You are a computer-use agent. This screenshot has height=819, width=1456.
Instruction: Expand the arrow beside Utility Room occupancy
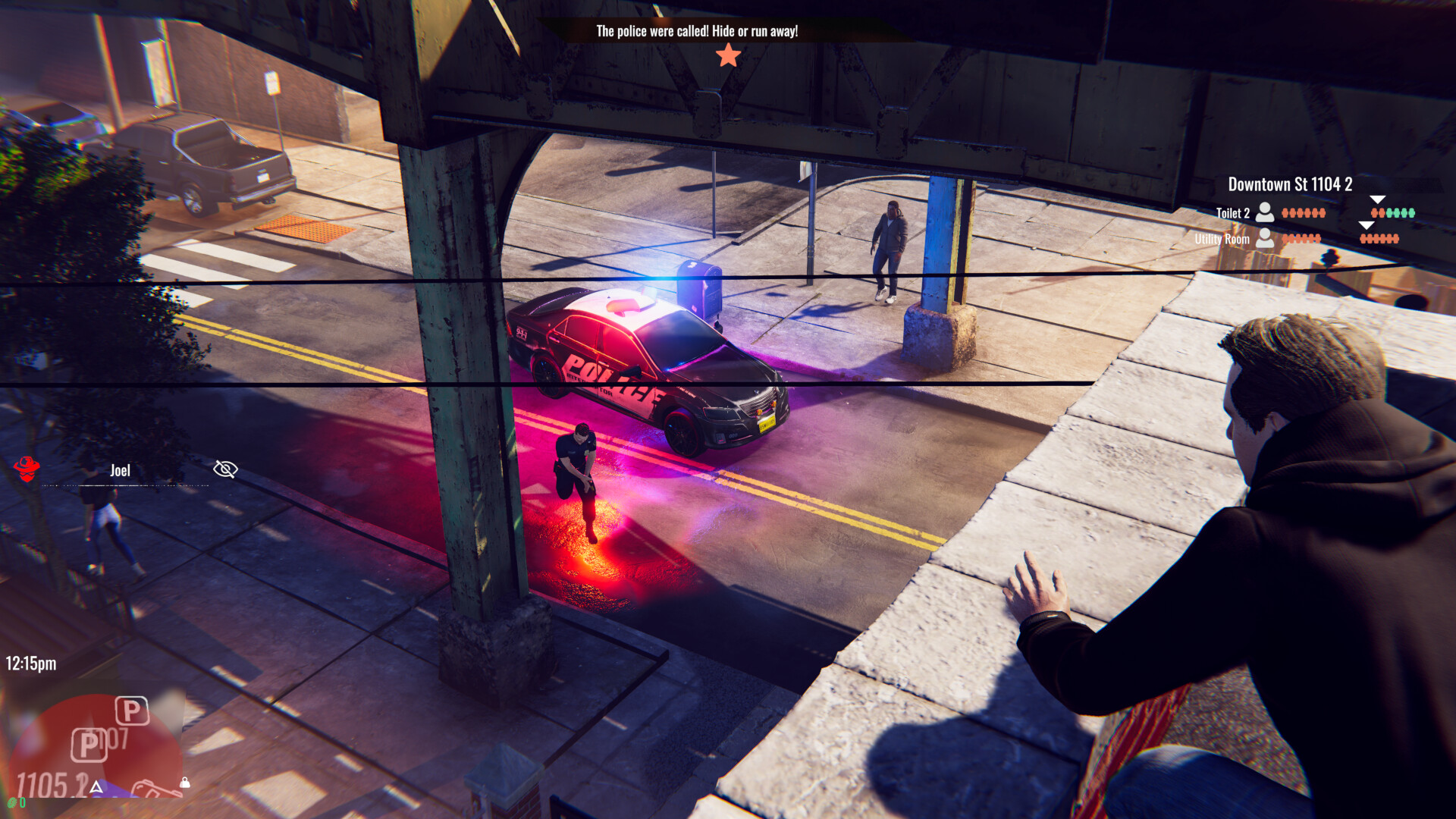(1367, 224)
